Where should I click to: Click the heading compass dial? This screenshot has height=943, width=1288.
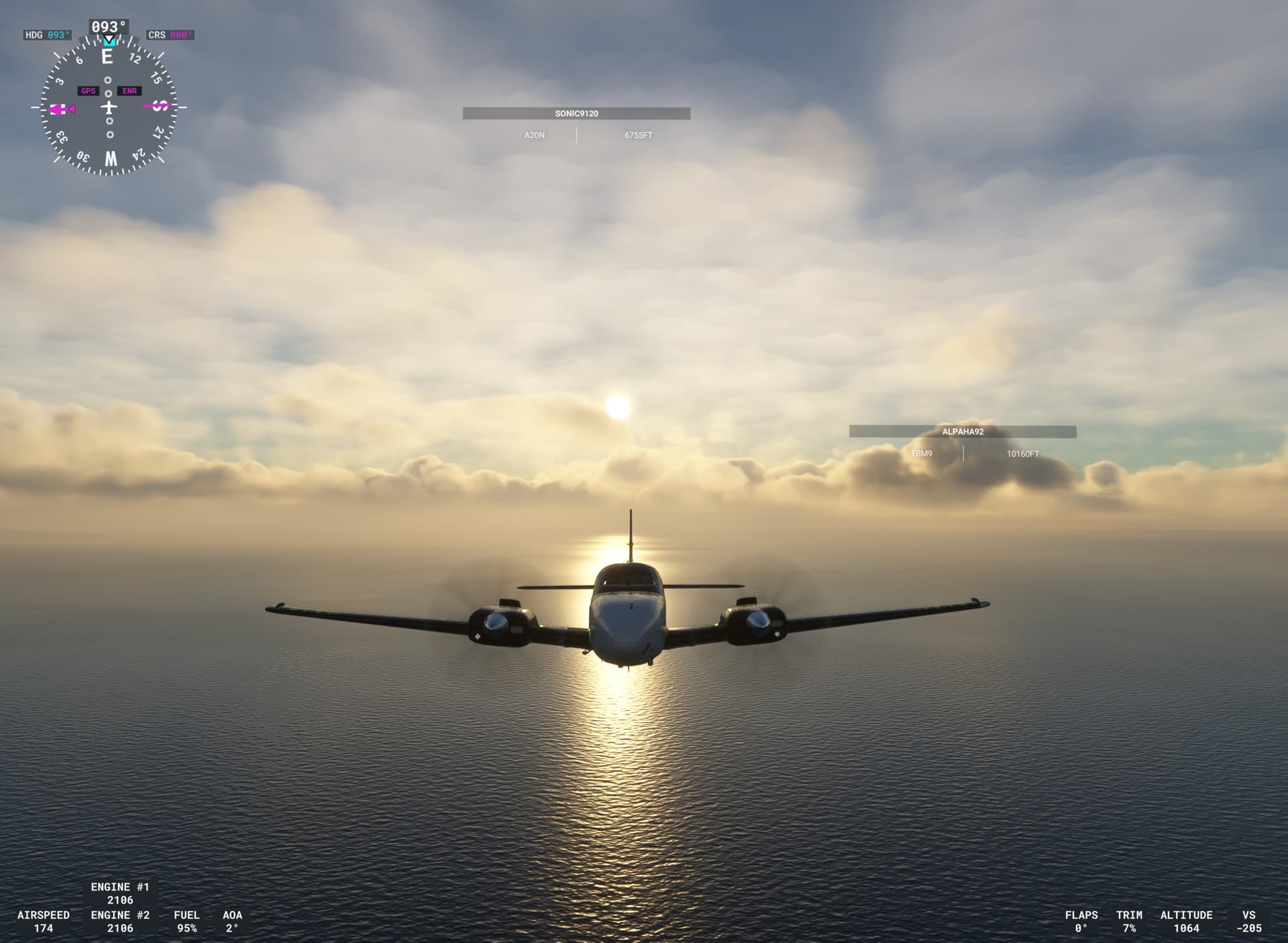[x=109, y=107]
